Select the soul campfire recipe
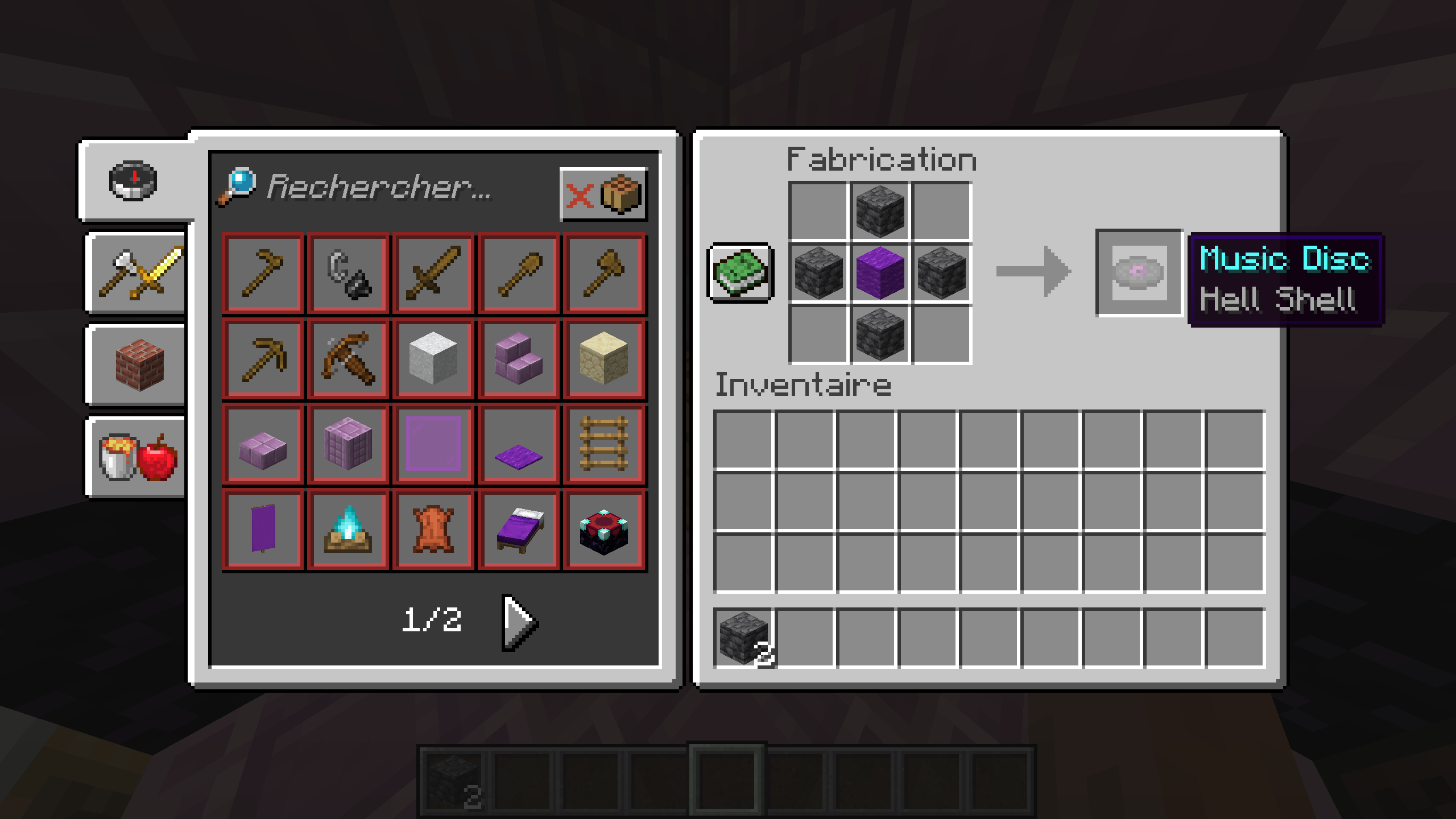The width and height of the screenshot is (1456, 819). click(348, 529)
